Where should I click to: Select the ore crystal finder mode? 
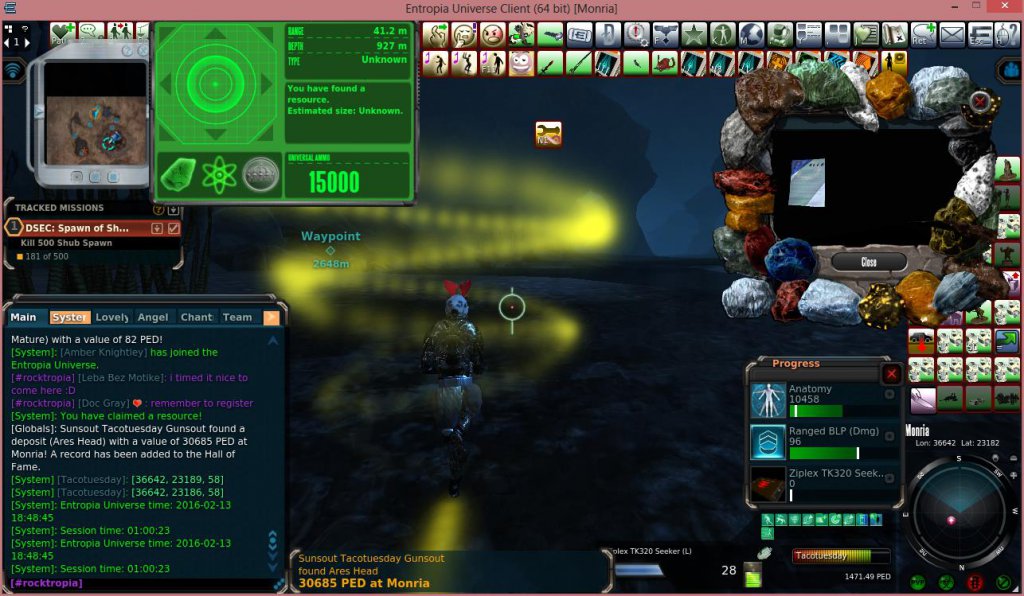pos(178,175)
